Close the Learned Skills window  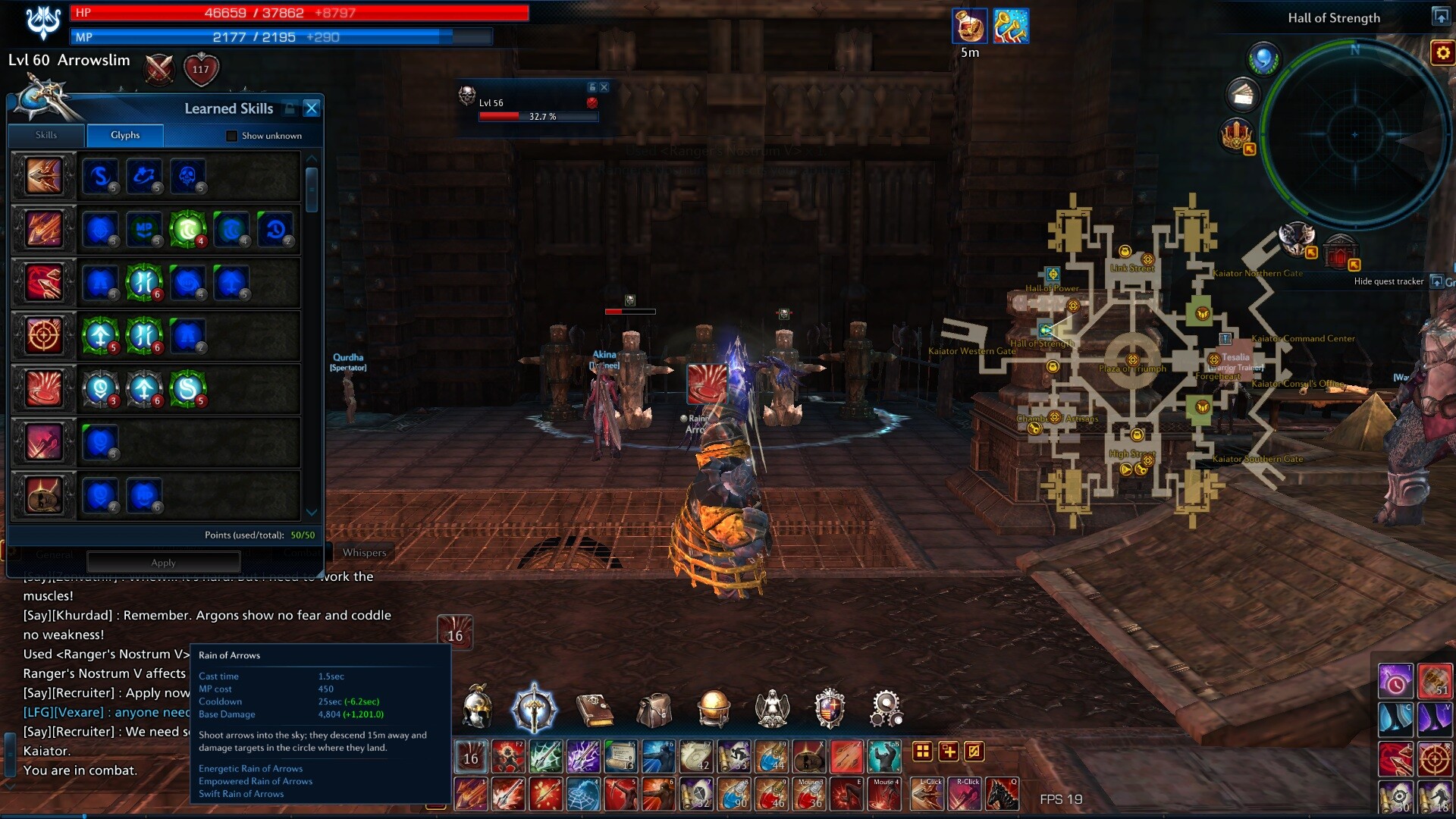tap(311, 108)
